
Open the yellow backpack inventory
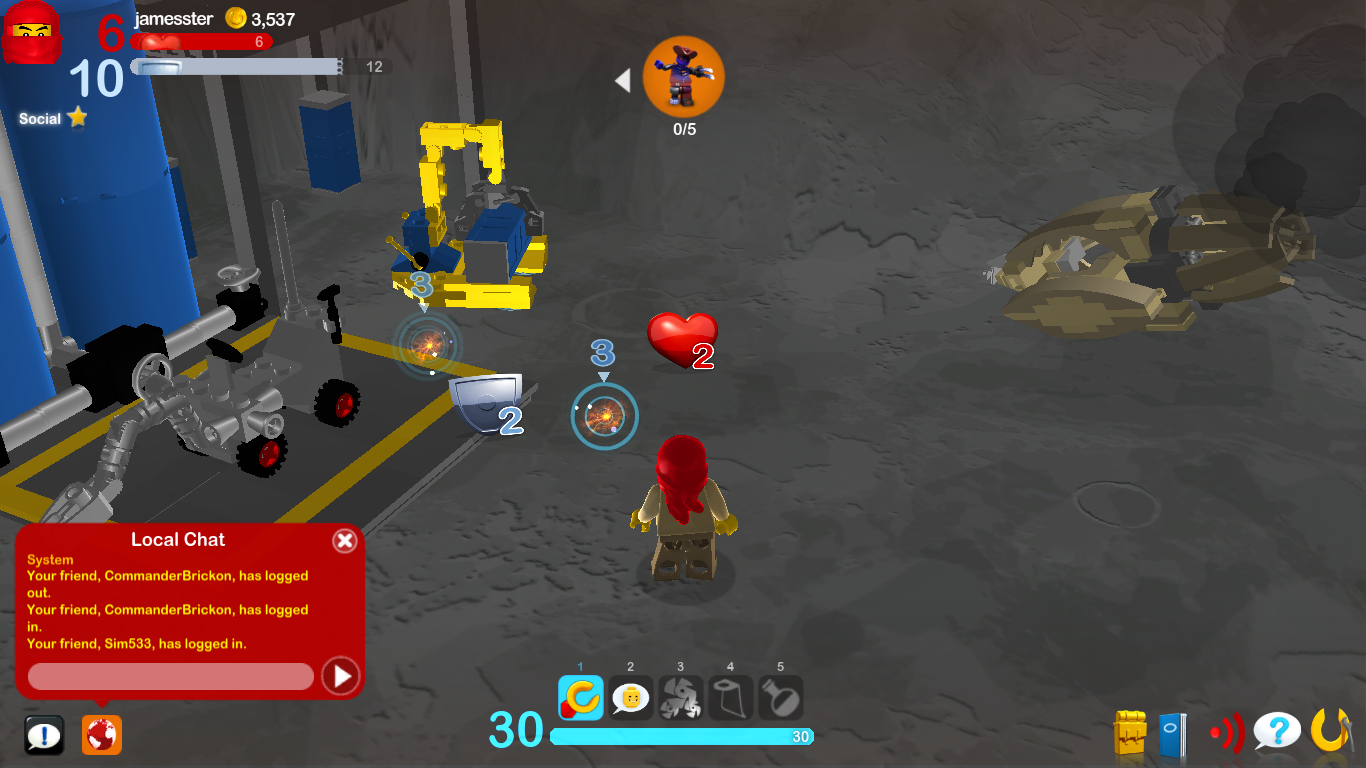(1130, 733)
